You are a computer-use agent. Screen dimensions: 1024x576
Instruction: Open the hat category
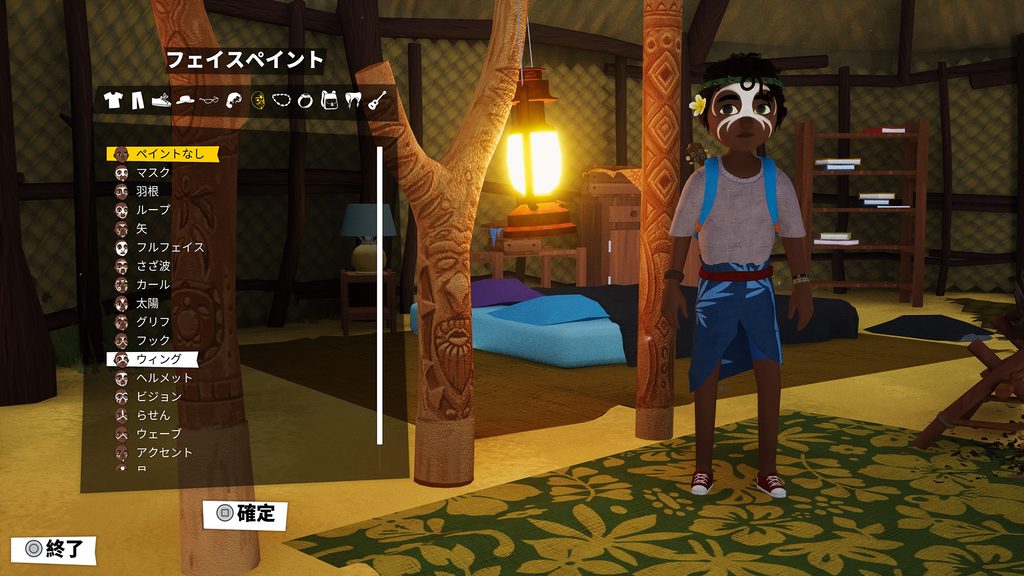pyautogui.click(x=185, y=100)
